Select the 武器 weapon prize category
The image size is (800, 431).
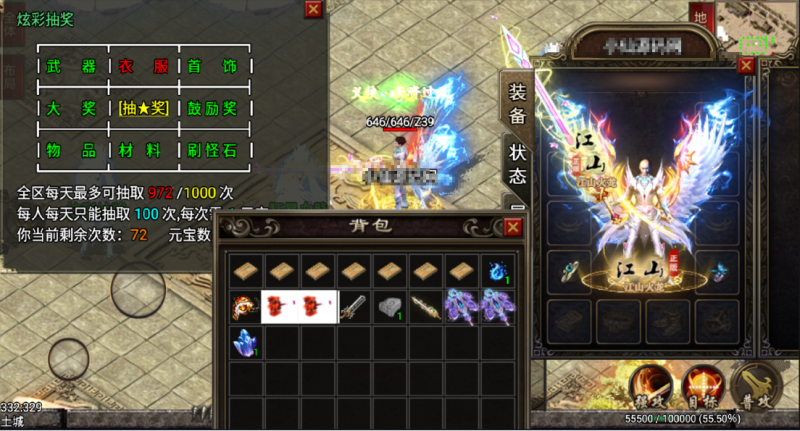[x=71, y=67]
